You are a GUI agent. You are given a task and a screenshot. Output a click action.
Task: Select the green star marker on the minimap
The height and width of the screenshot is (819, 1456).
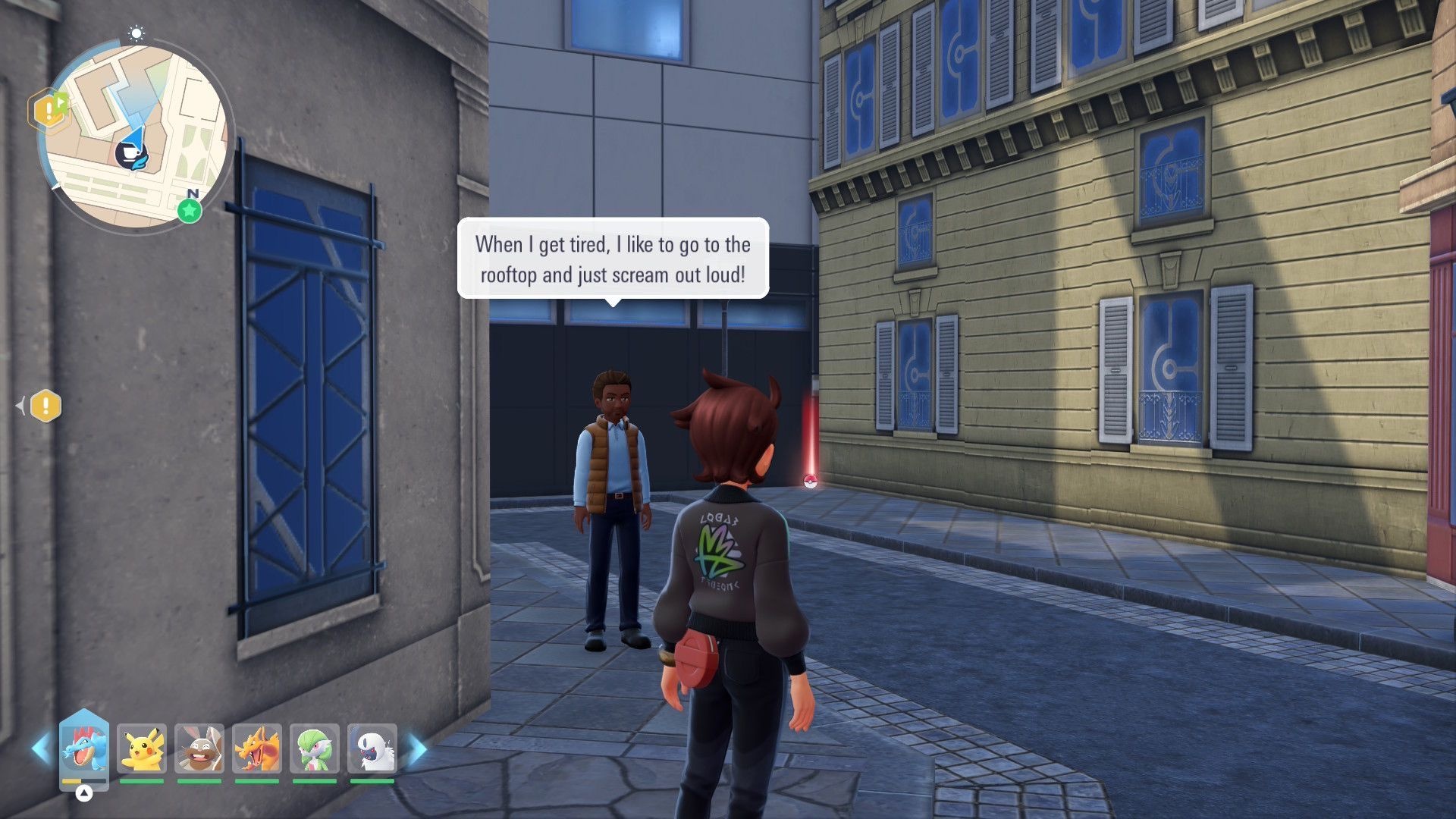(190, 211)
